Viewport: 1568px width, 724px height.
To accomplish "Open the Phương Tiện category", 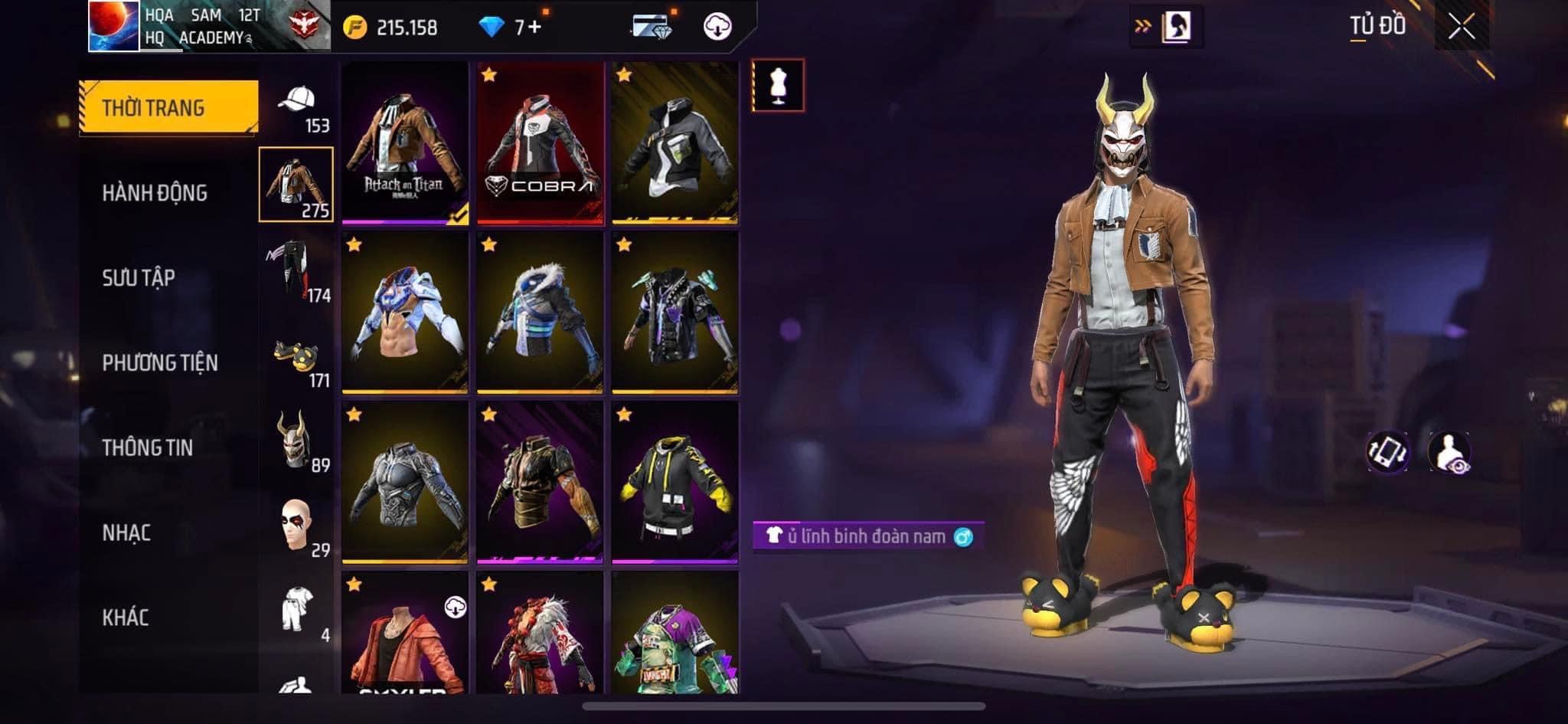I will point(160,362).
